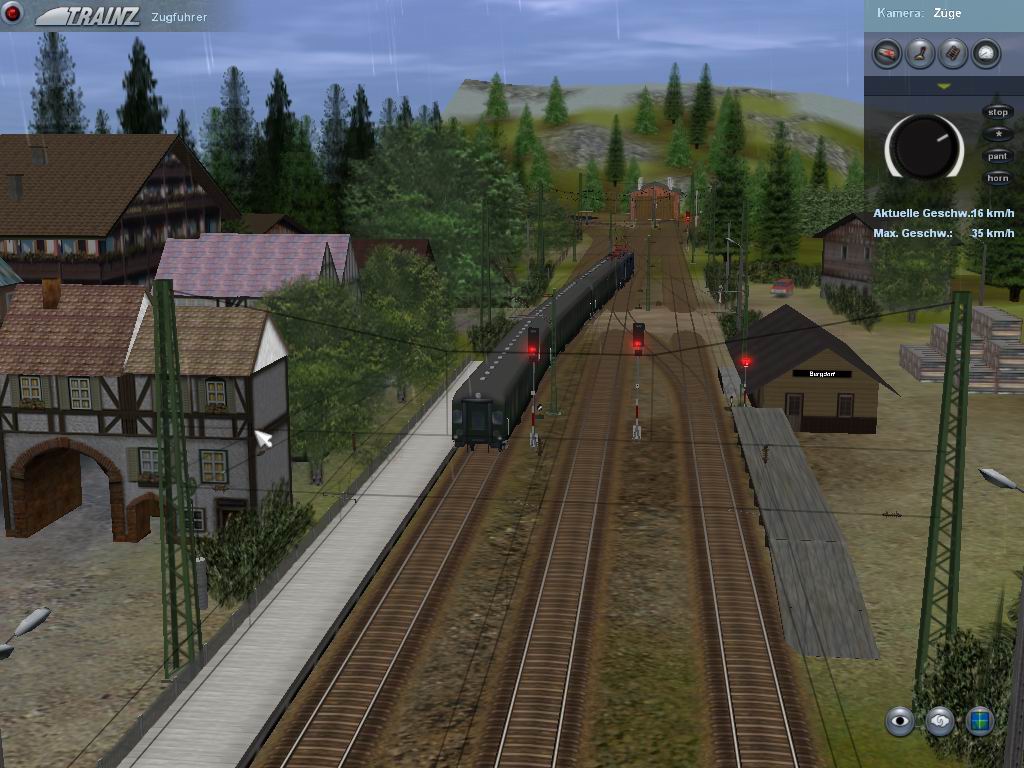Screen dimensions: 1024x768
Task: Open the track switch lever icon
Action: click(920, 53)
